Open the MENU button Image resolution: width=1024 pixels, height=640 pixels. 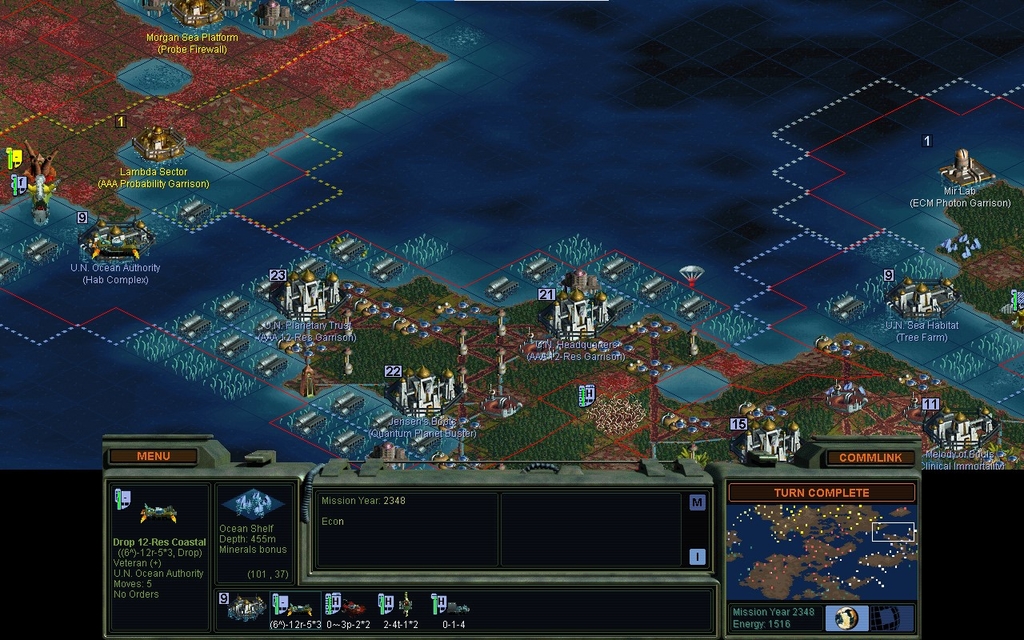[x=153, y=456]
